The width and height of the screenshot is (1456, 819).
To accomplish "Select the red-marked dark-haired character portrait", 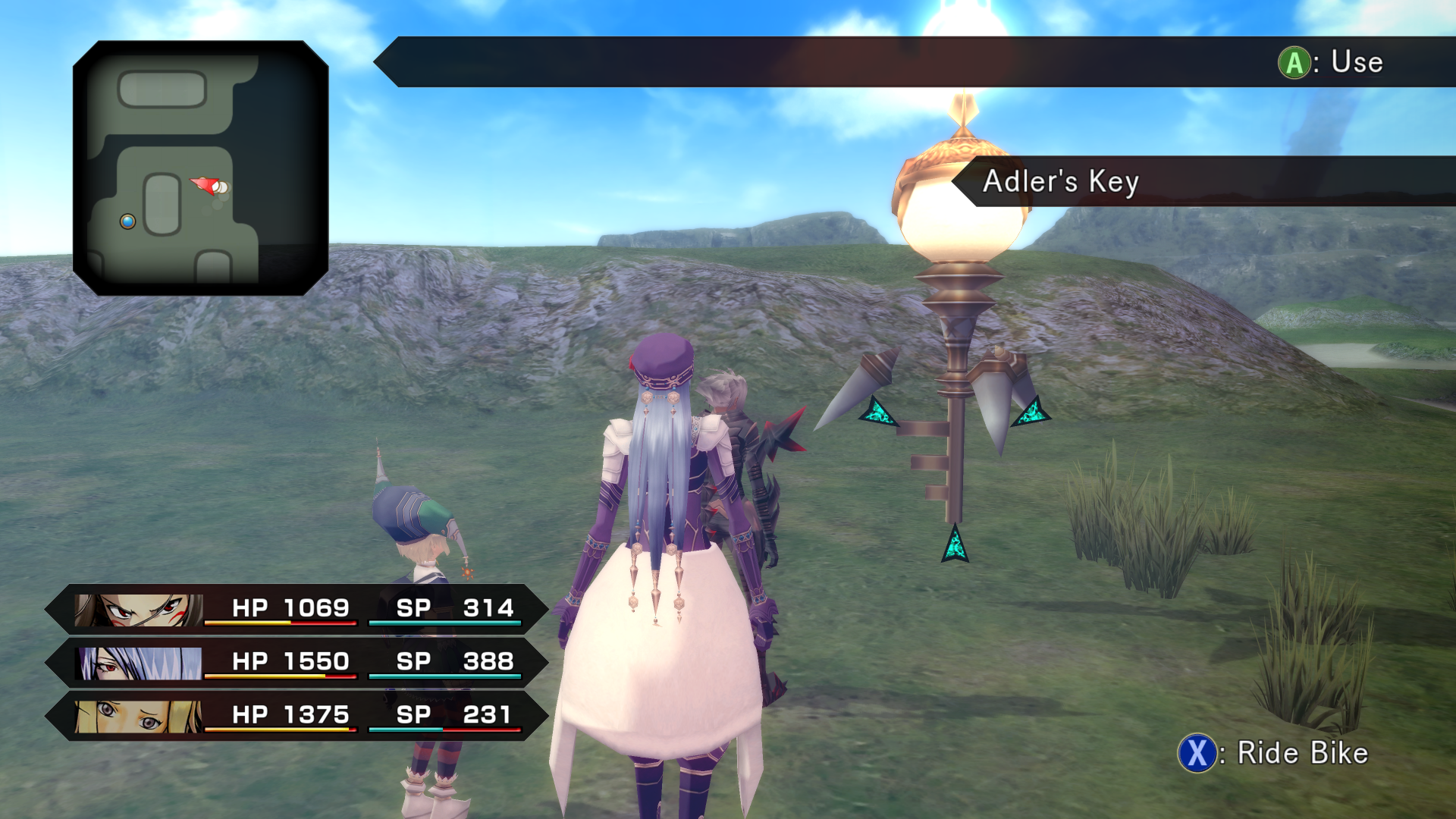I will tap(139, 610).
